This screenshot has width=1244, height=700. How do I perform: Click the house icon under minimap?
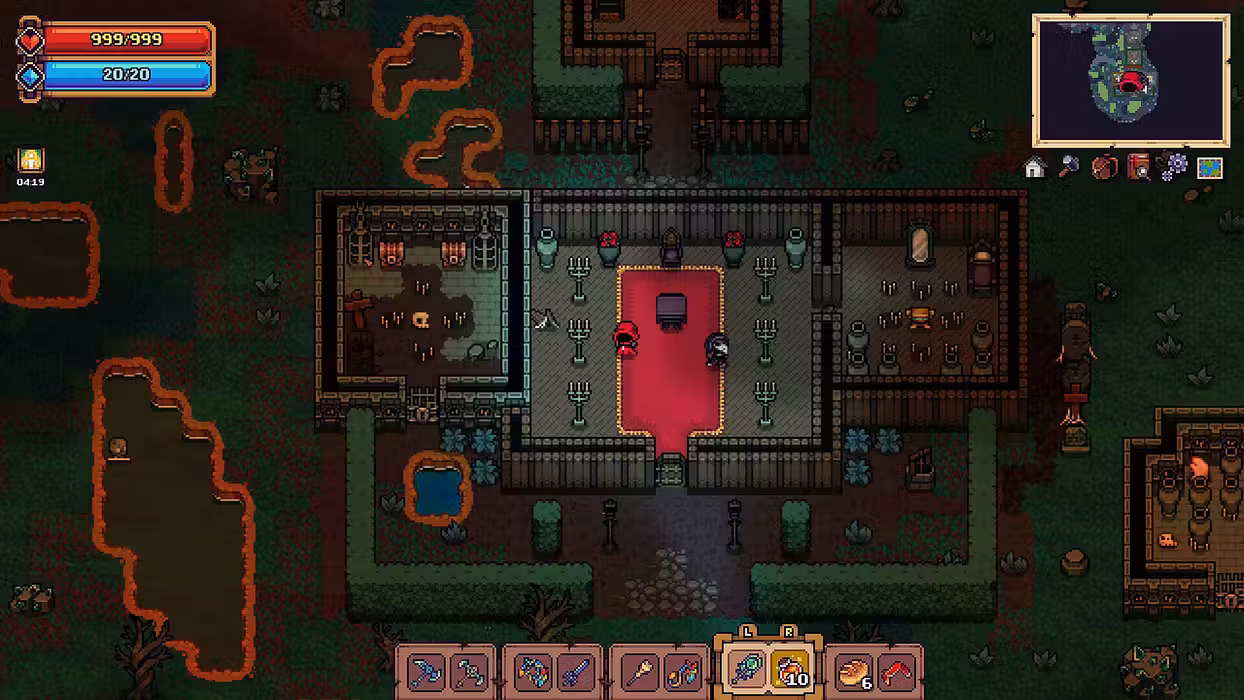click(x=1035, y=168)
